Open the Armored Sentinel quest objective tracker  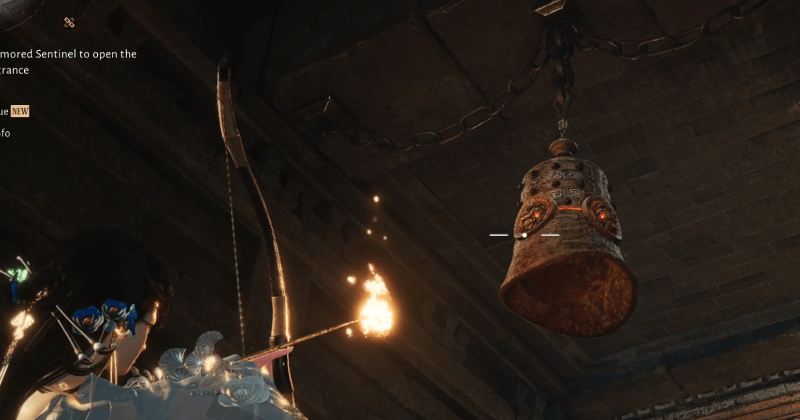pyautogui.click(x=68, y=62)
